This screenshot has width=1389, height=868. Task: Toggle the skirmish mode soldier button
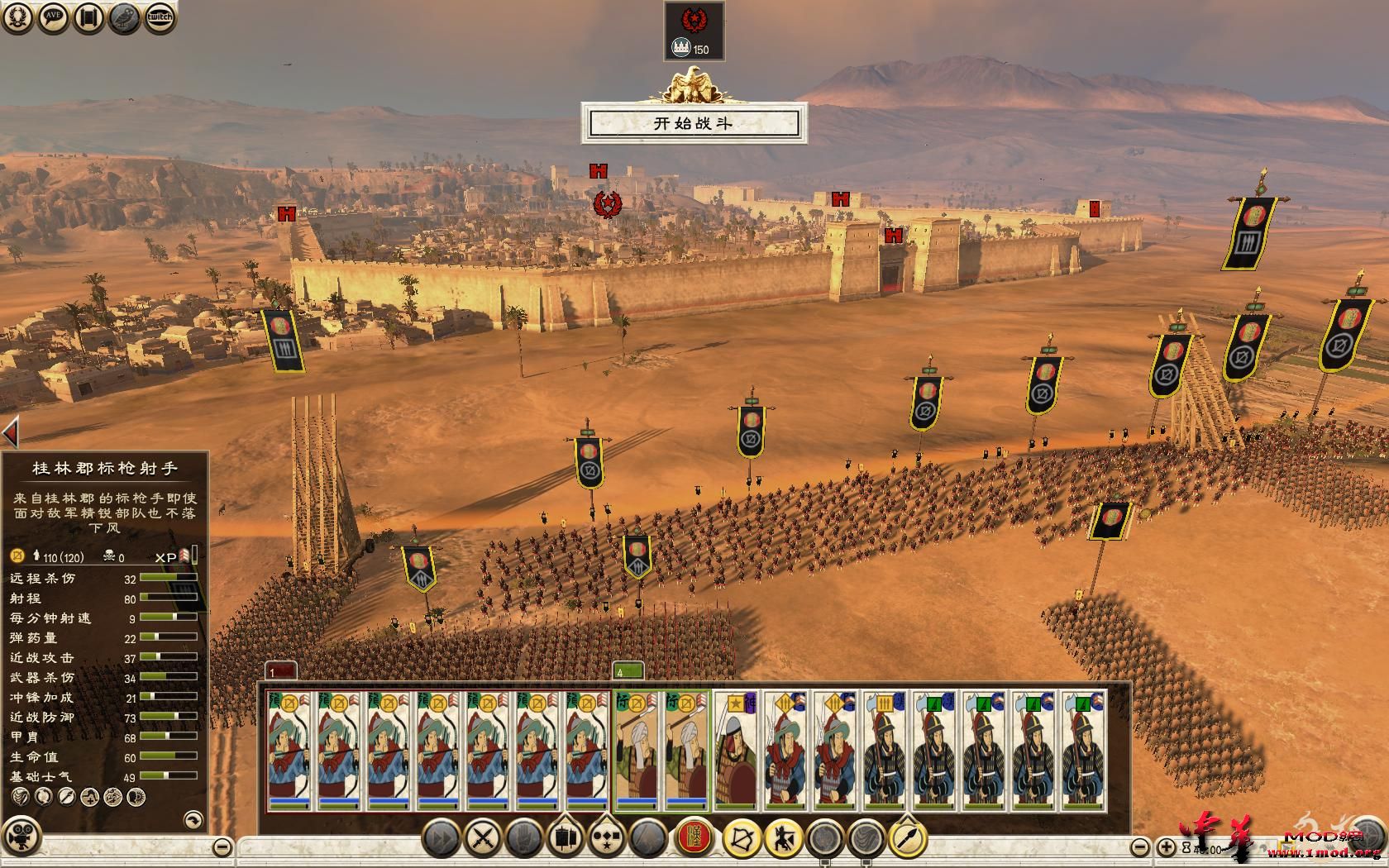coord(783,839)
